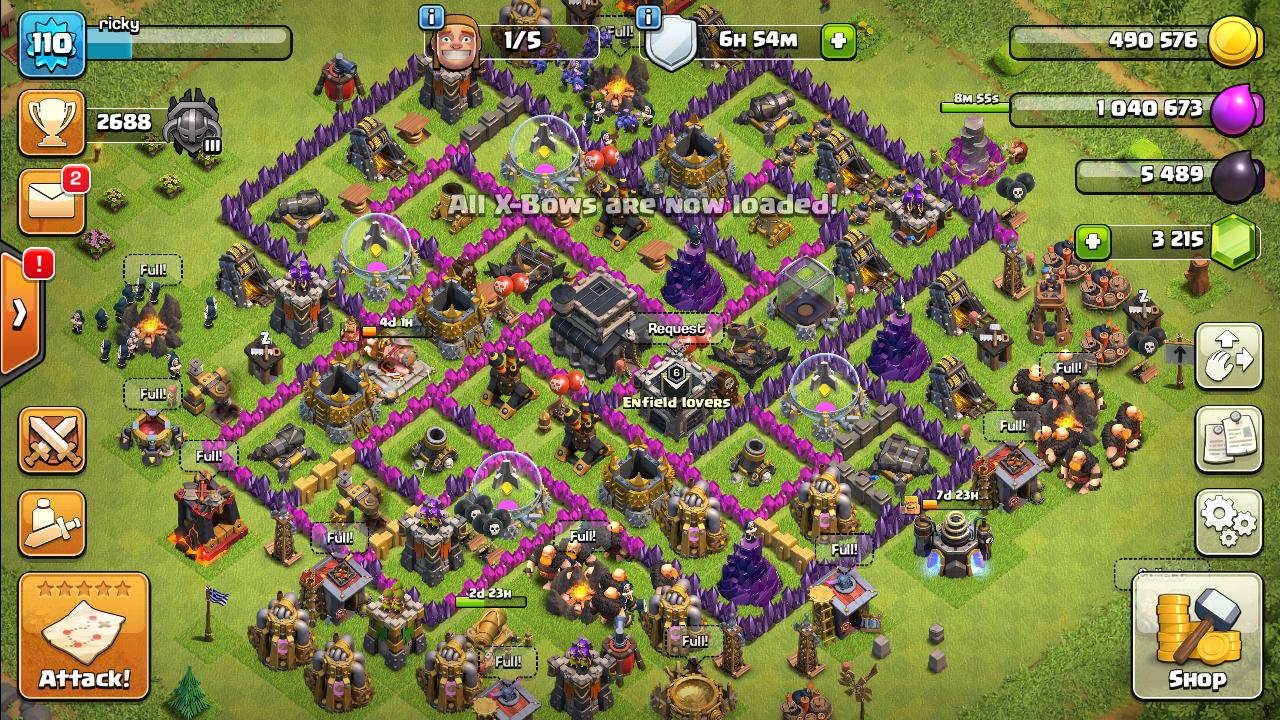Add shield time with green plus
The width and height of the screenshot is (1280, 720).
[838, 41]
